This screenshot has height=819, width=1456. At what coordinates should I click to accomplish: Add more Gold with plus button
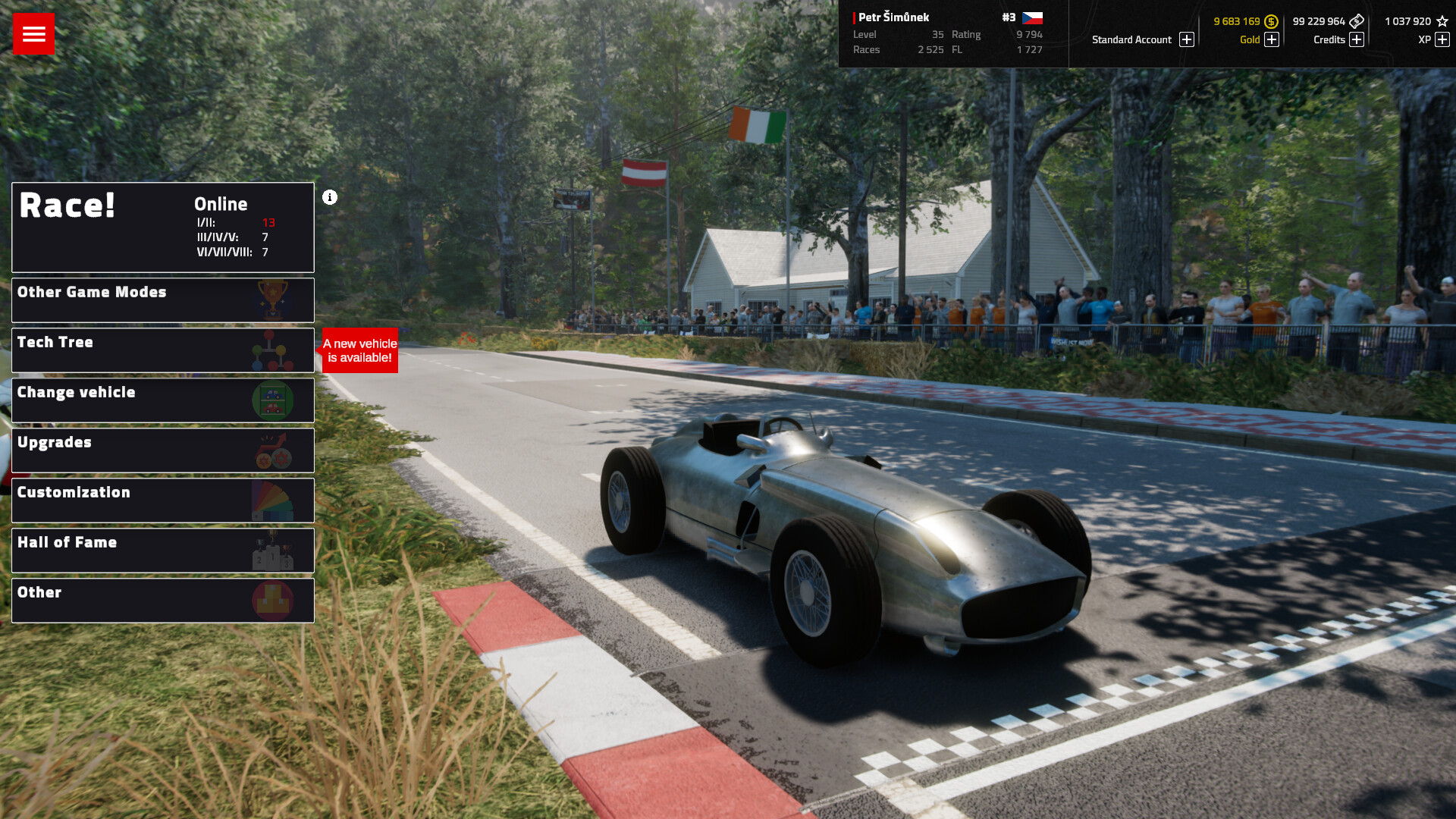click(x=1272, y=39)
